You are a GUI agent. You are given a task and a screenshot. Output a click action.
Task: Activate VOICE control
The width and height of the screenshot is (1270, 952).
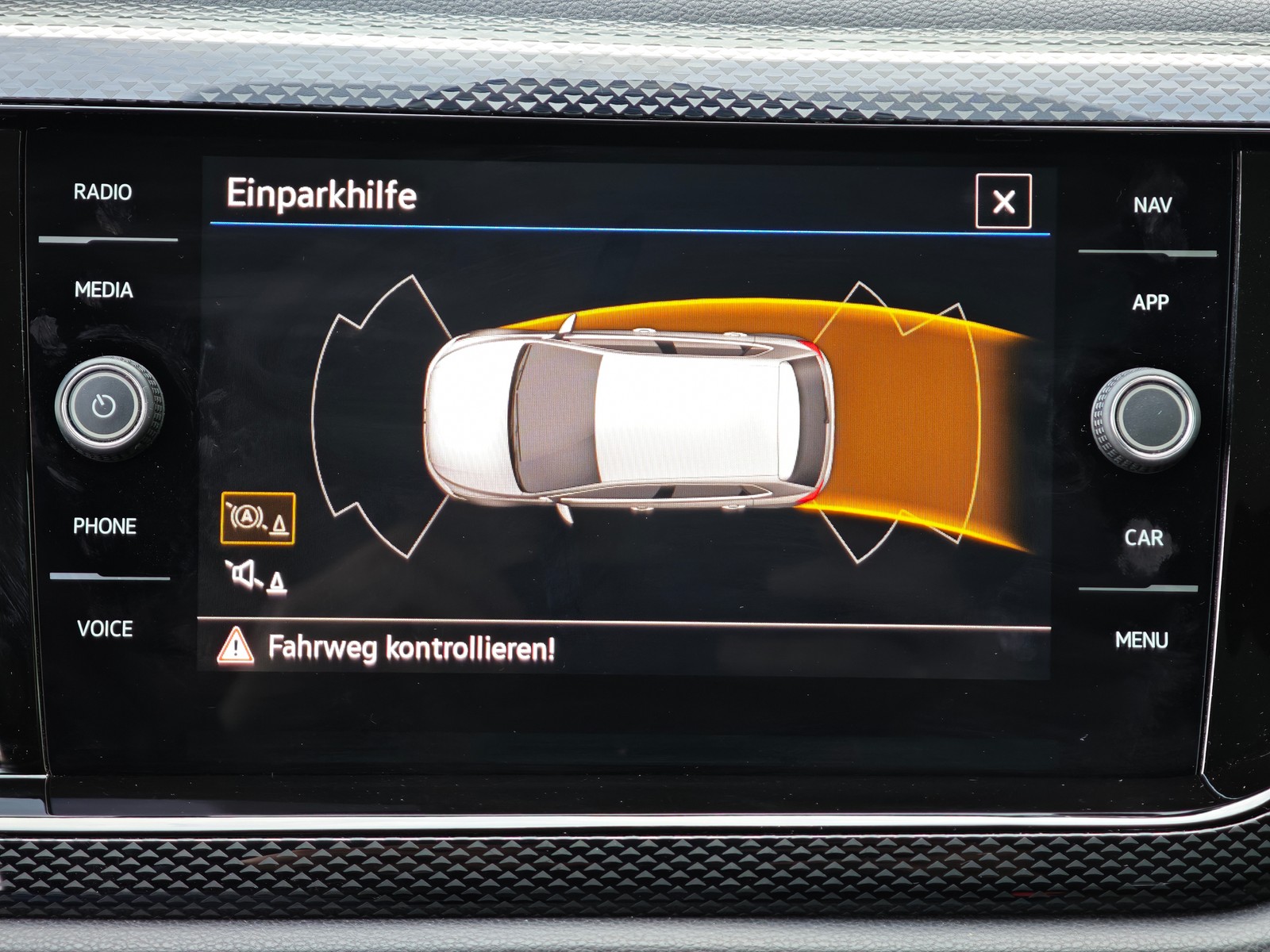tap(105, 629)
